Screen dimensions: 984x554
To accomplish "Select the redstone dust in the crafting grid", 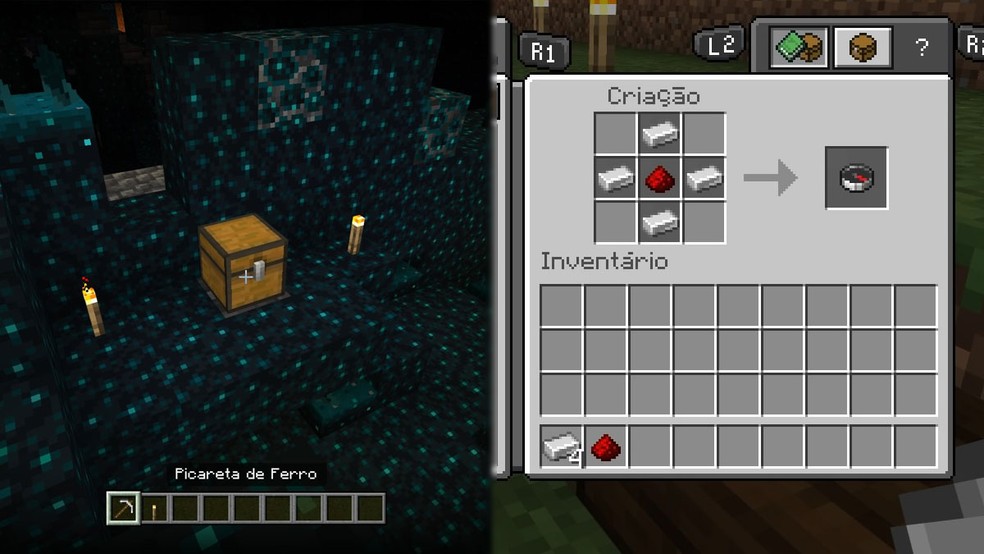I will click(660, 178).
